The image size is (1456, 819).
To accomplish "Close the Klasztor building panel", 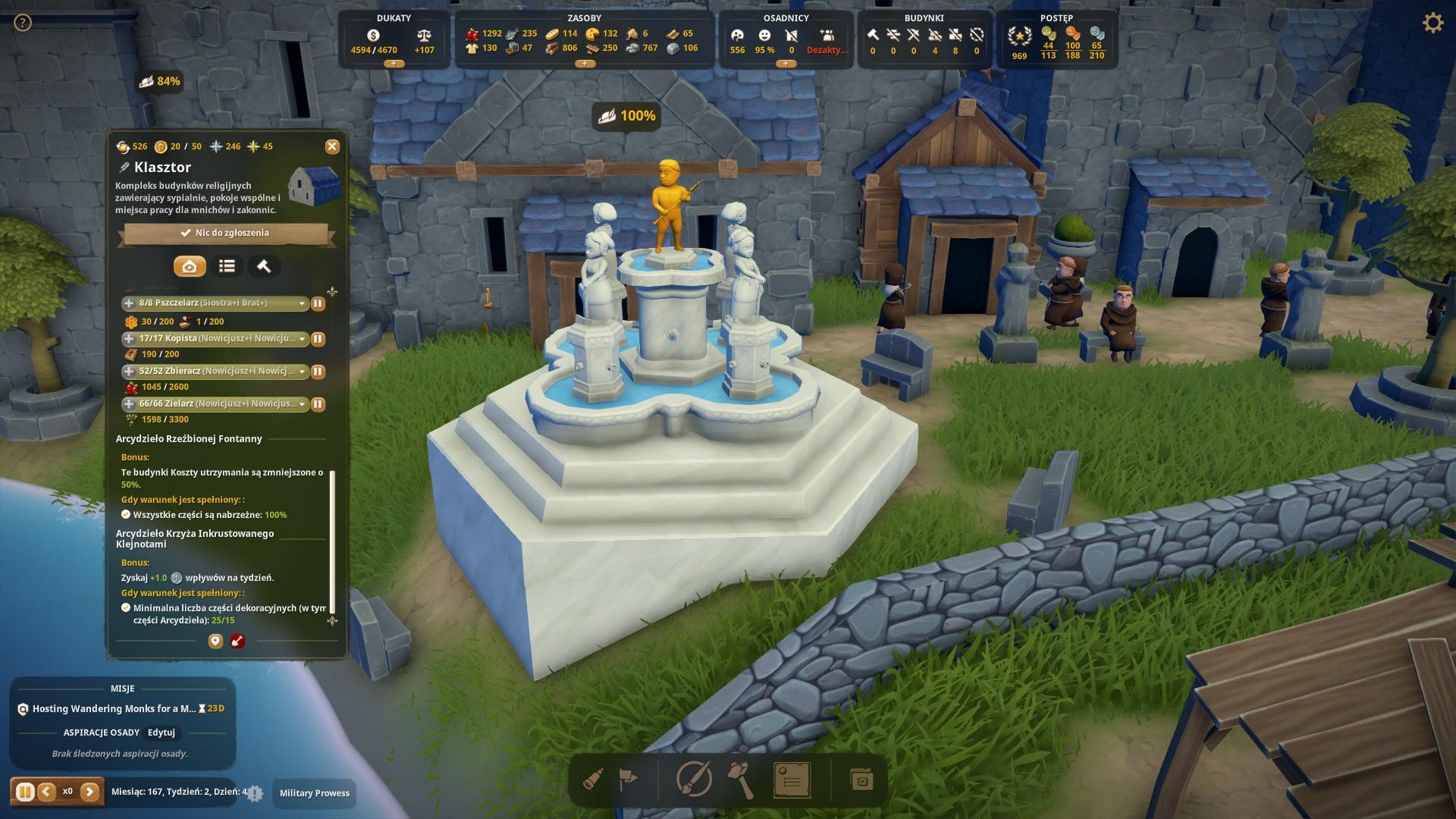I will 332,147.
